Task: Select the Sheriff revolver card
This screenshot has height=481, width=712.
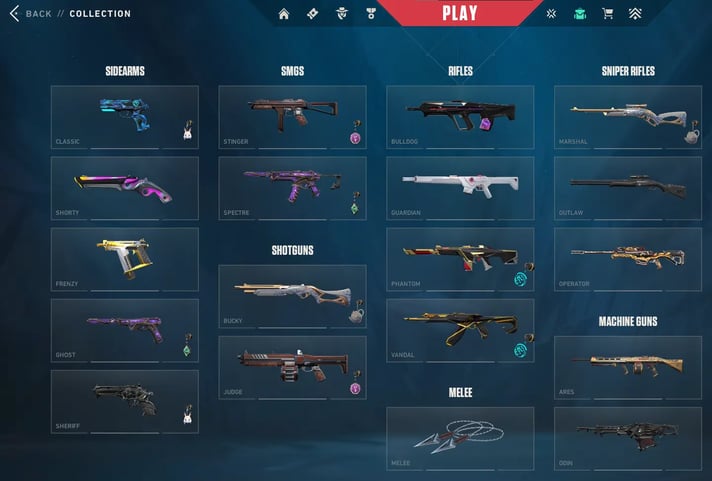Action: click(124, 401)
